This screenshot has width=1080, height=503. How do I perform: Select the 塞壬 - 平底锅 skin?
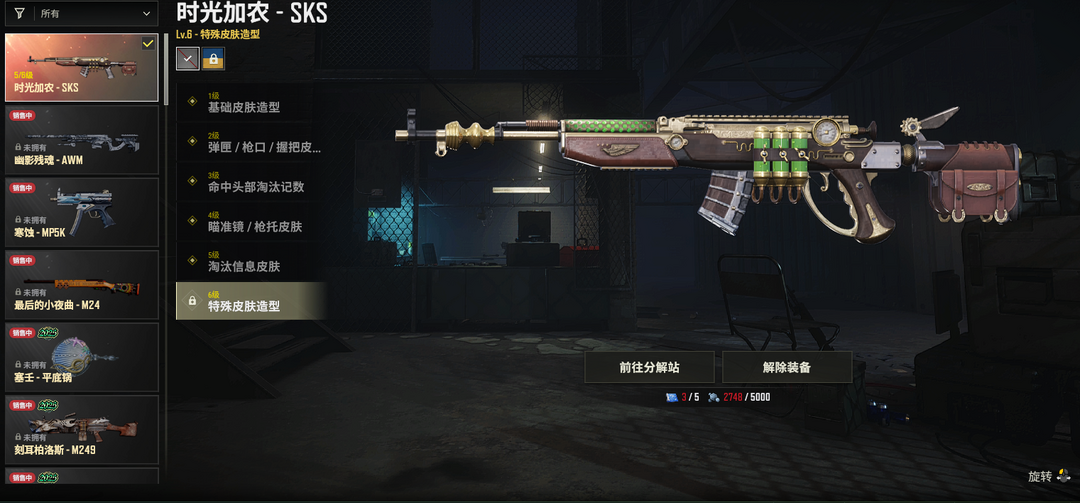(x=81, y=357)
